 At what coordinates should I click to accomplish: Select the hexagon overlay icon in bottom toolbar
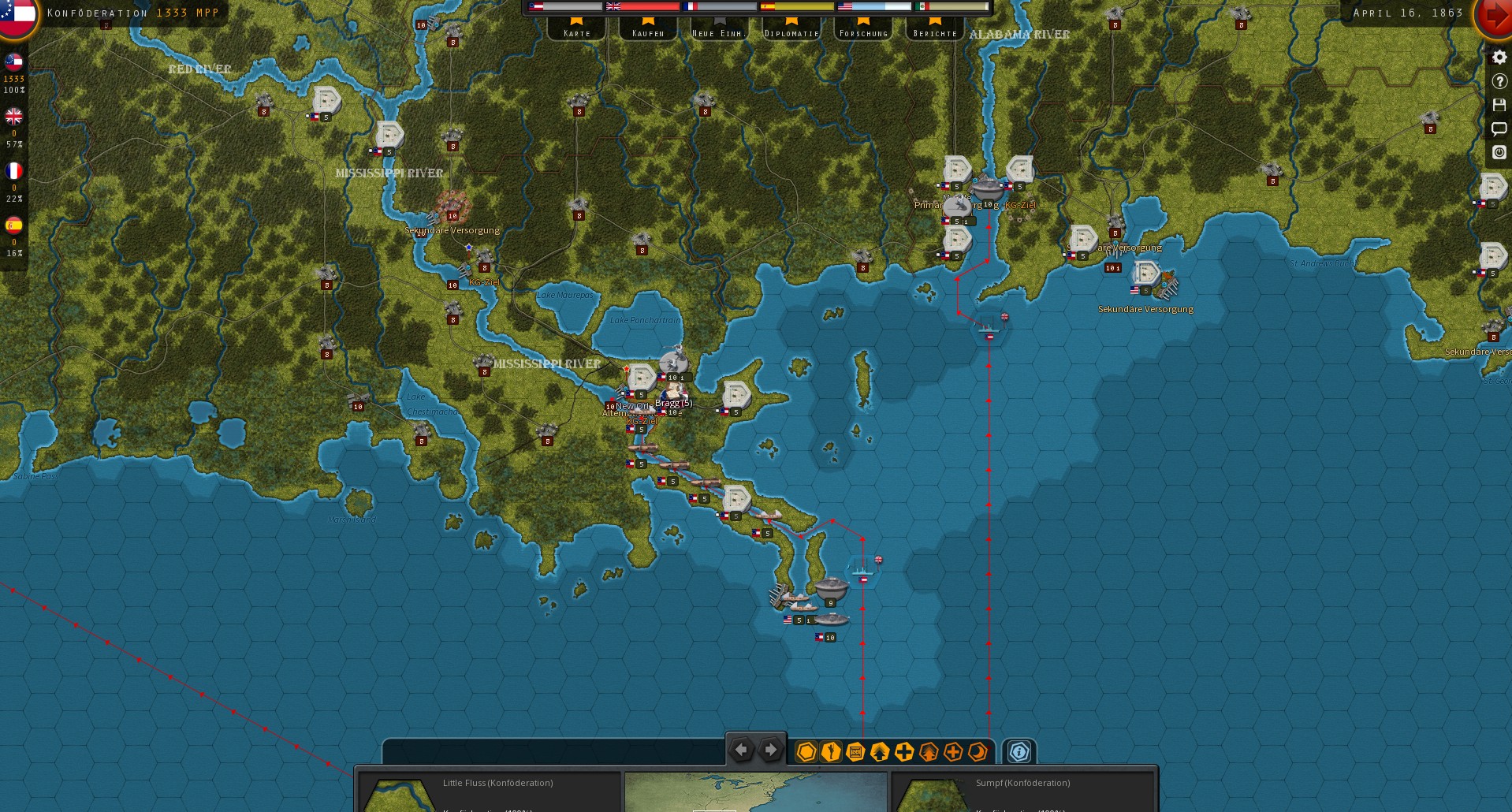806,751
